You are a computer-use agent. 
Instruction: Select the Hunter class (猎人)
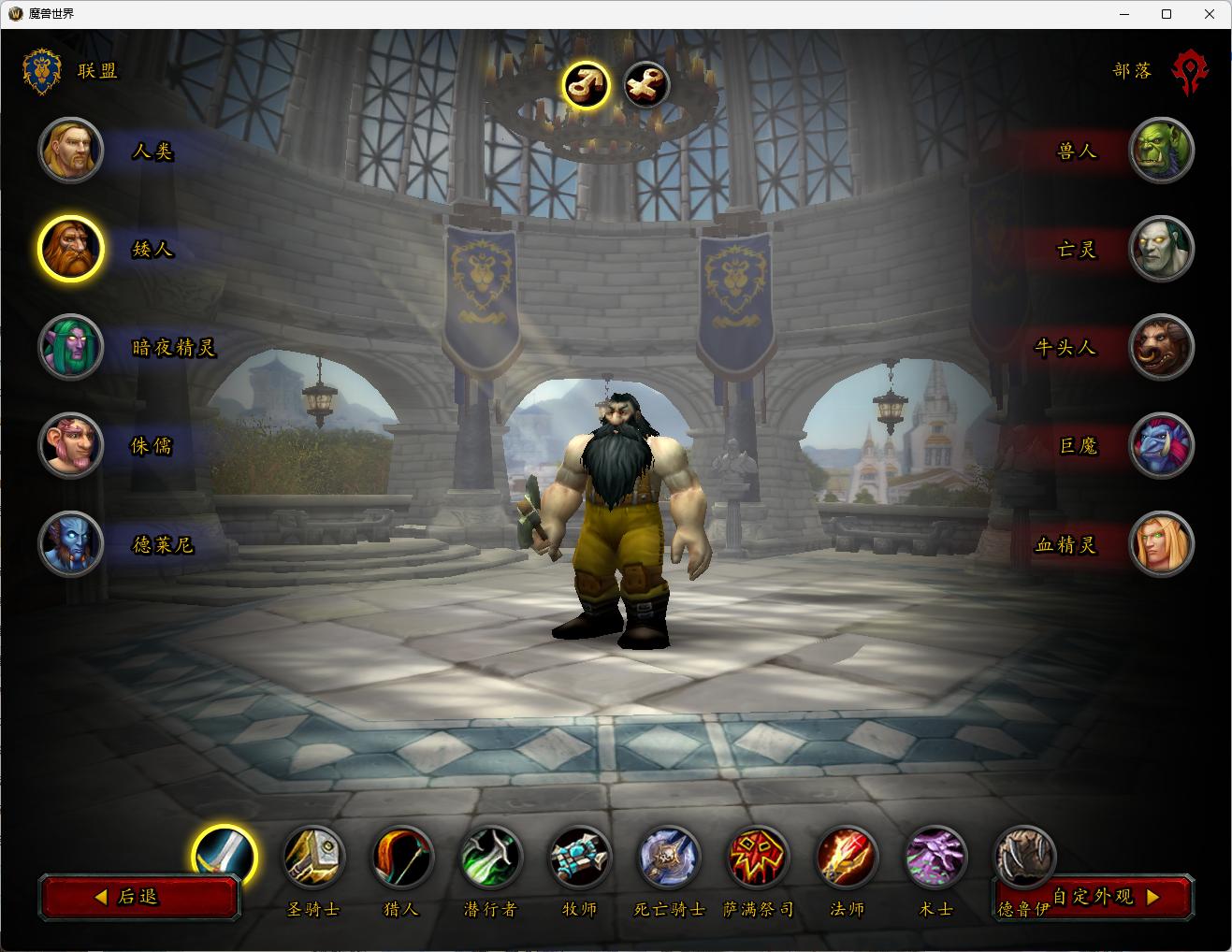(x=402, y=857)
